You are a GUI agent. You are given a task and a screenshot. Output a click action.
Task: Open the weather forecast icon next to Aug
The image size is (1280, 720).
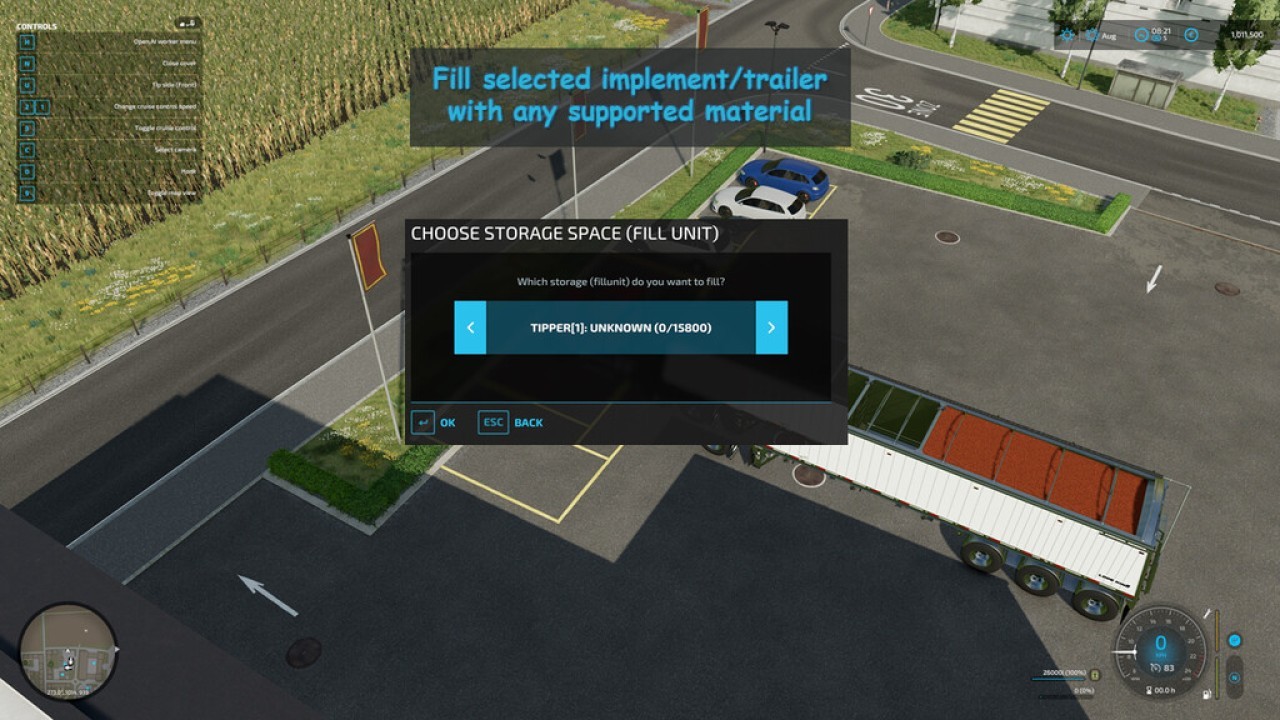1091,35
